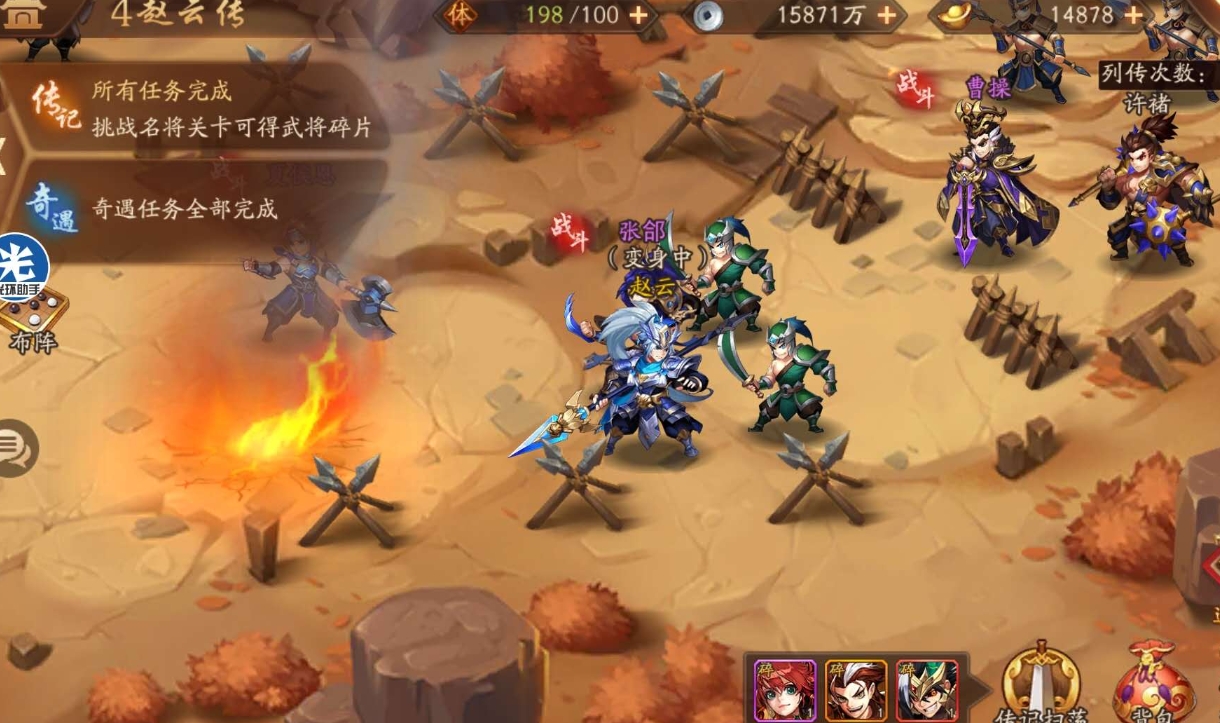Buy more silver coins with the plus
1220x723 pixels.
(x=885, y=15)
